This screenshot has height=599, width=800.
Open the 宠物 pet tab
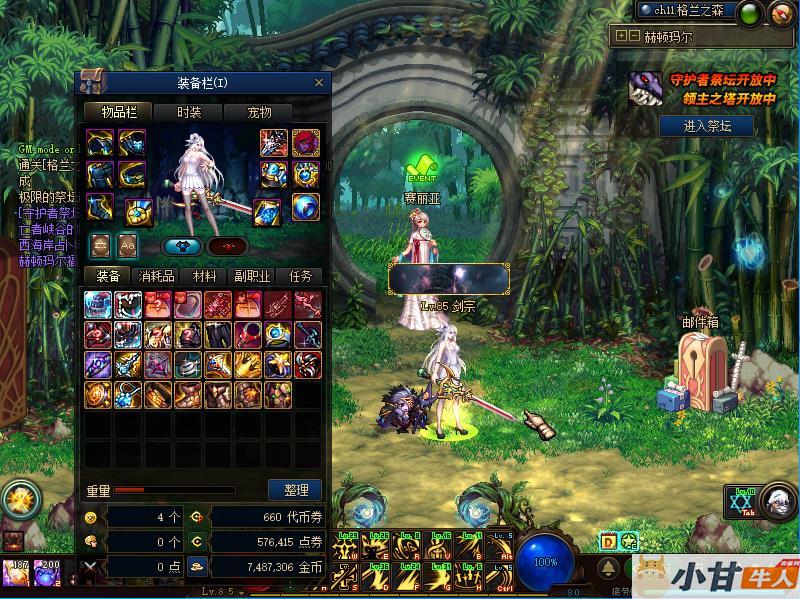(258, 112)
